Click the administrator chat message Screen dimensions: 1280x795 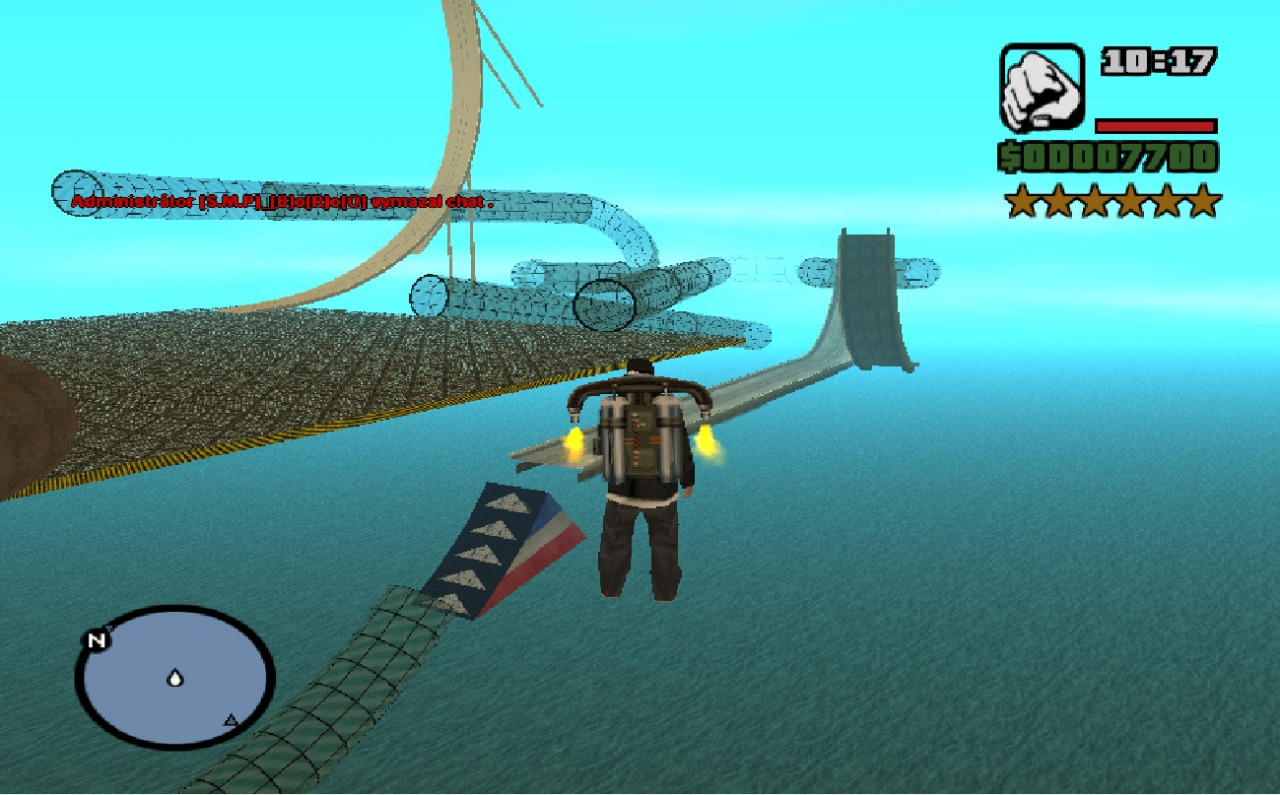pyautogui.click(x=282, y=202)
